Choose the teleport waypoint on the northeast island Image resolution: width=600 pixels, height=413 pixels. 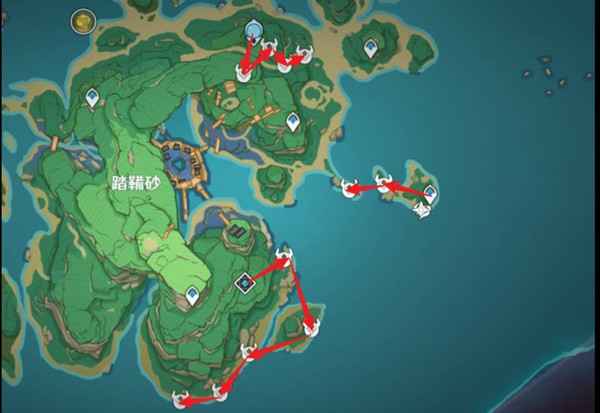[x=371, y=47]
